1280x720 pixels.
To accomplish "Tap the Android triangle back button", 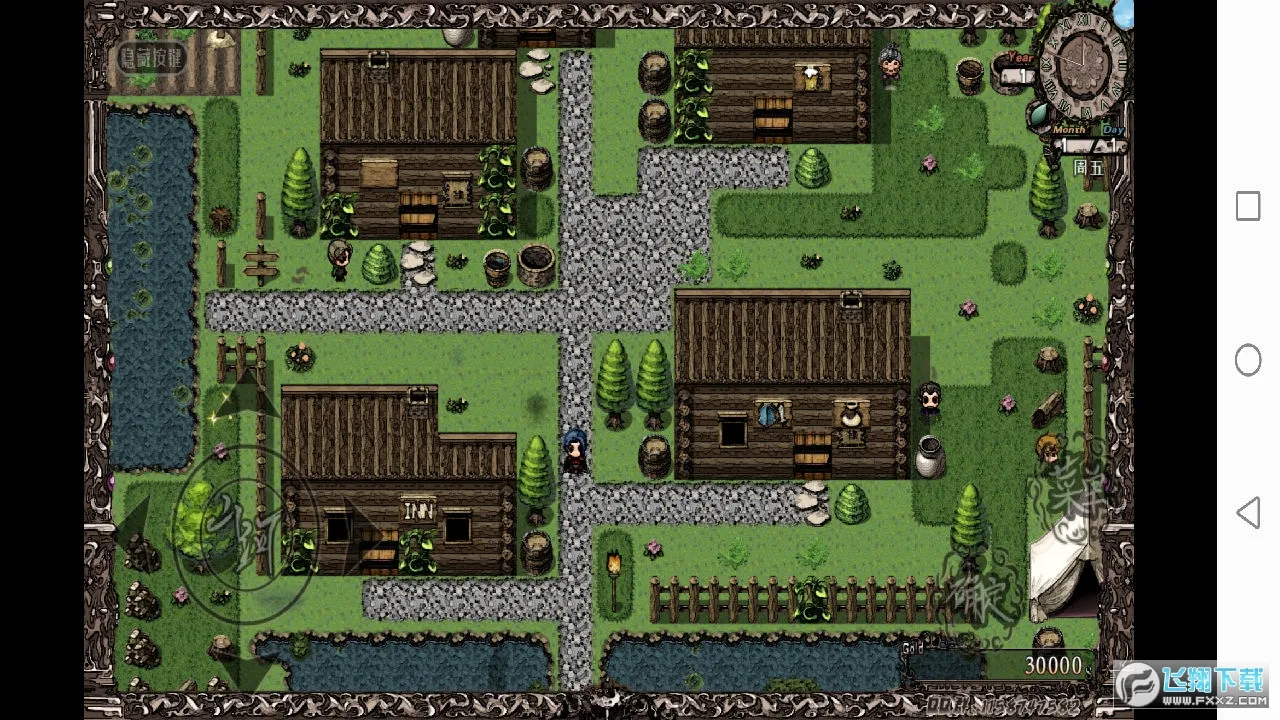I will coord(1247,513).
